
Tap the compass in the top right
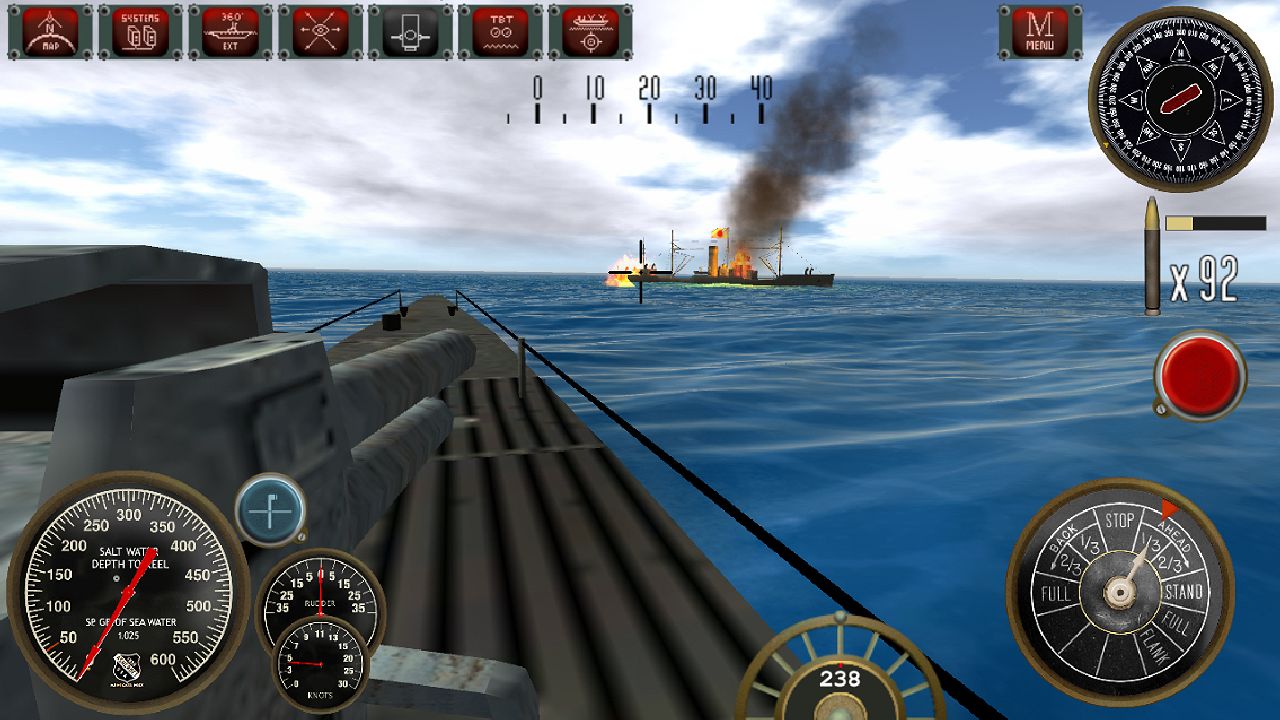coord(1180,100)
